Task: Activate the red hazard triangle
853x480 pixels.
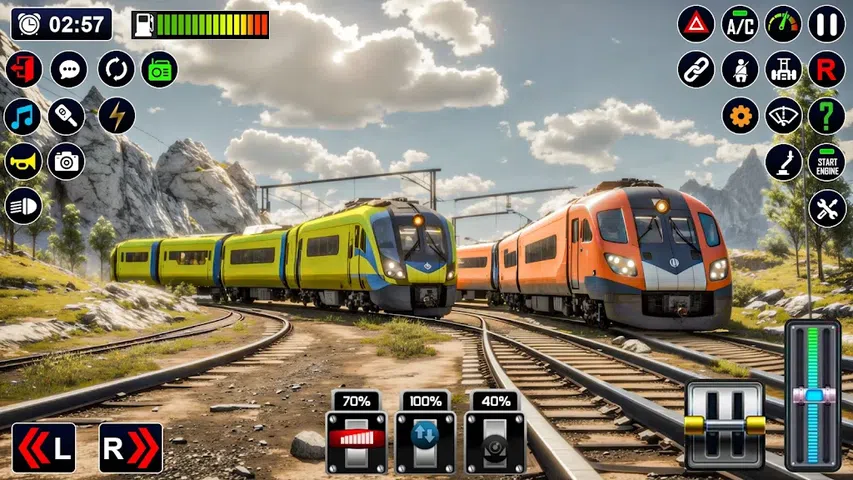Action: click(696, 24)
